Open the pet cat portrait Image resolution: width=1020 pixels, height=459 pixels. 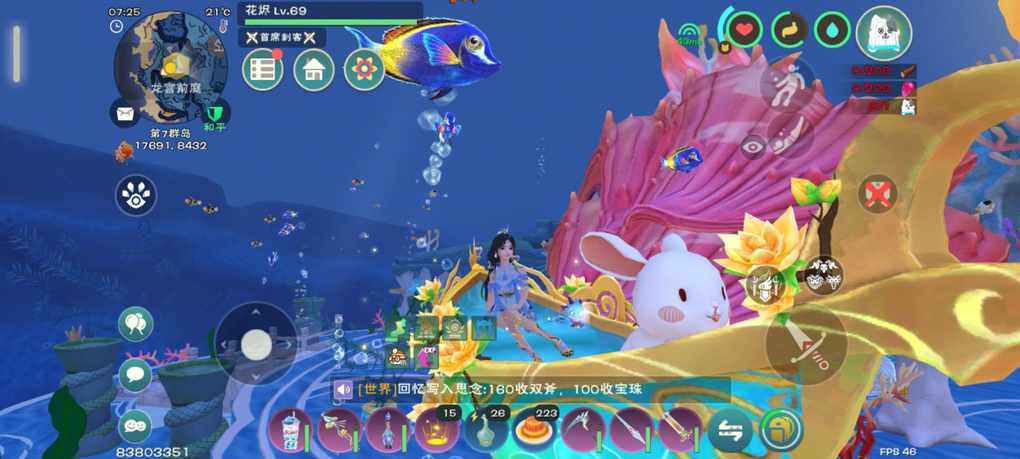[x=884, y=33]
